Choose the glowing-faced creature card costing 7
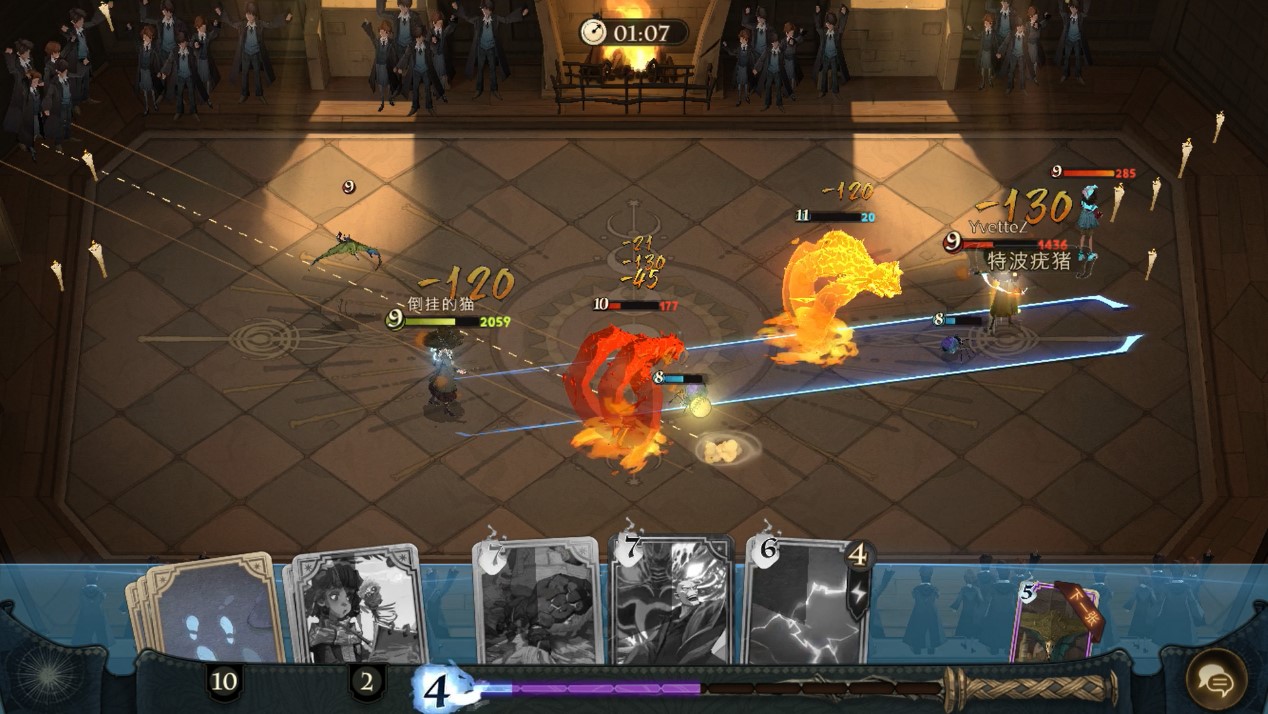 tap(671, 601)
